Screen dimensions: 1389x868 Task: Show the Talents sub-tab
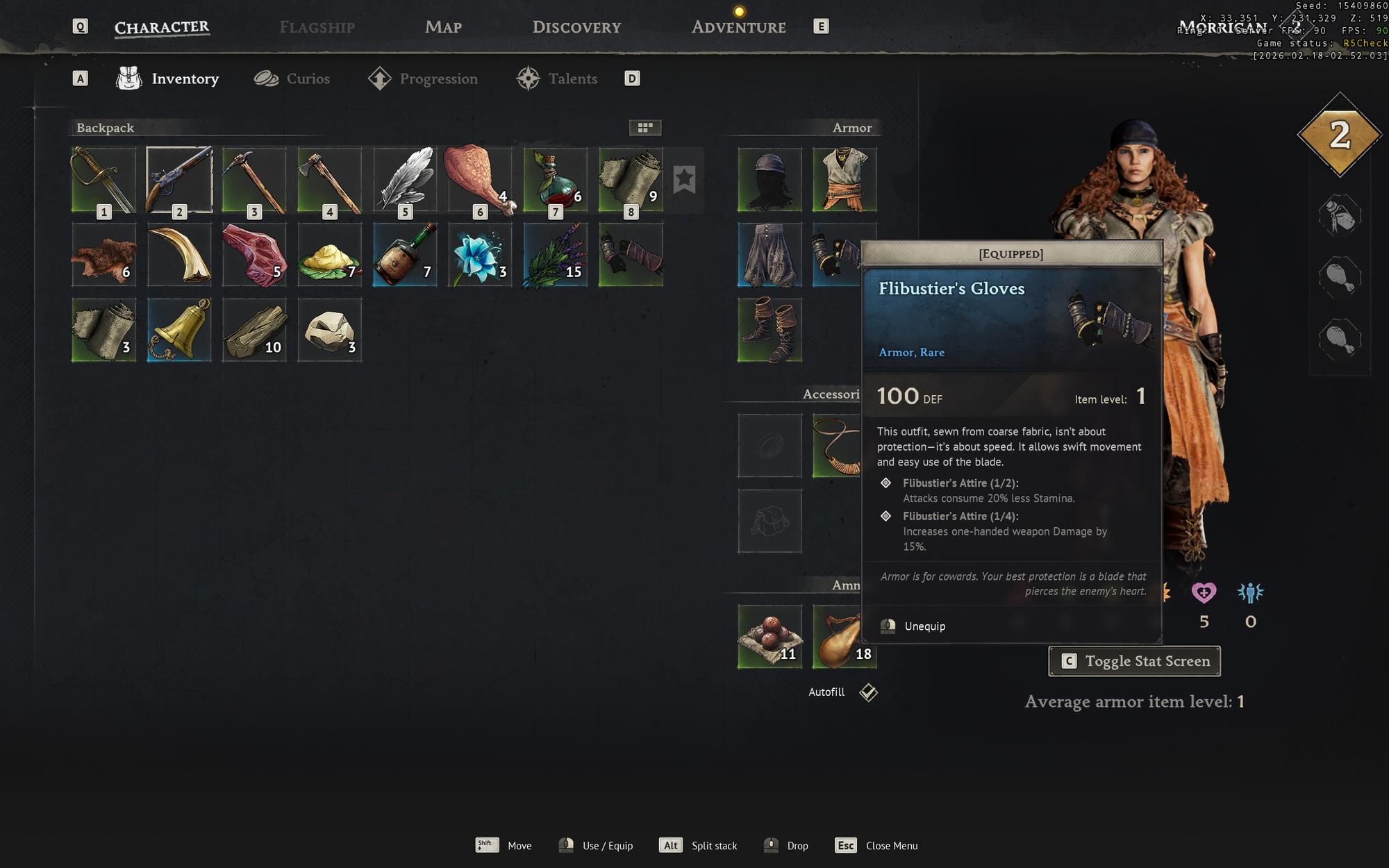[557, 78]
